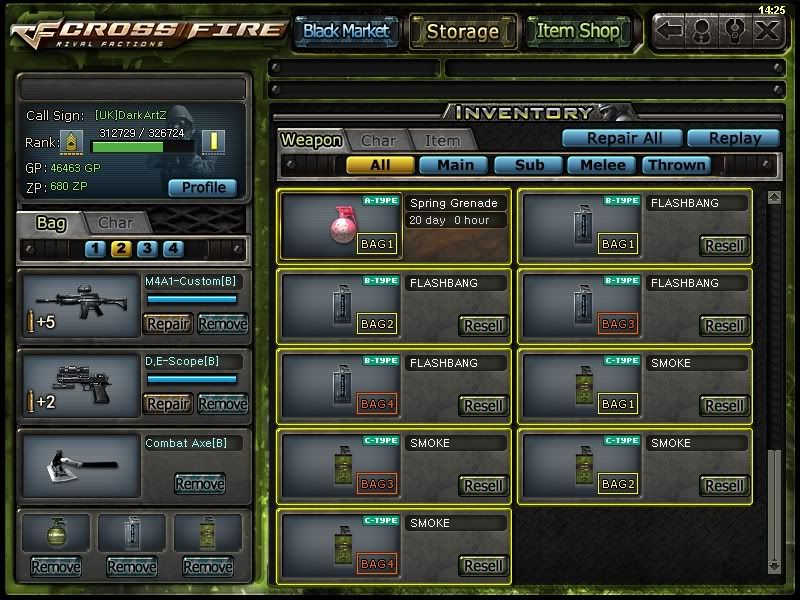The height and width of the screenshot is (600, 800).
Task: Go back using the arrow button
Action: pyautogui.click(x=670, y=30)
